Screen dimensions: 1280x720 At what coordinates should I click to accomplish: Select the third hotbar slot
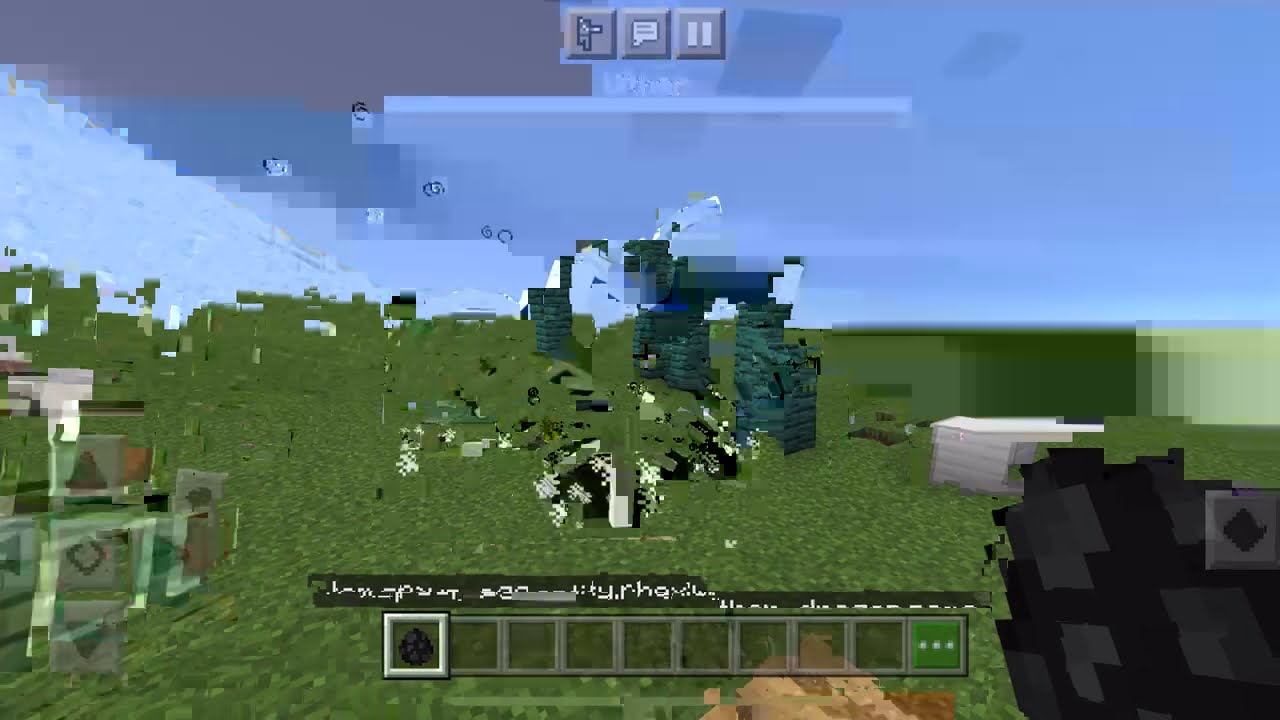[531, 647]
